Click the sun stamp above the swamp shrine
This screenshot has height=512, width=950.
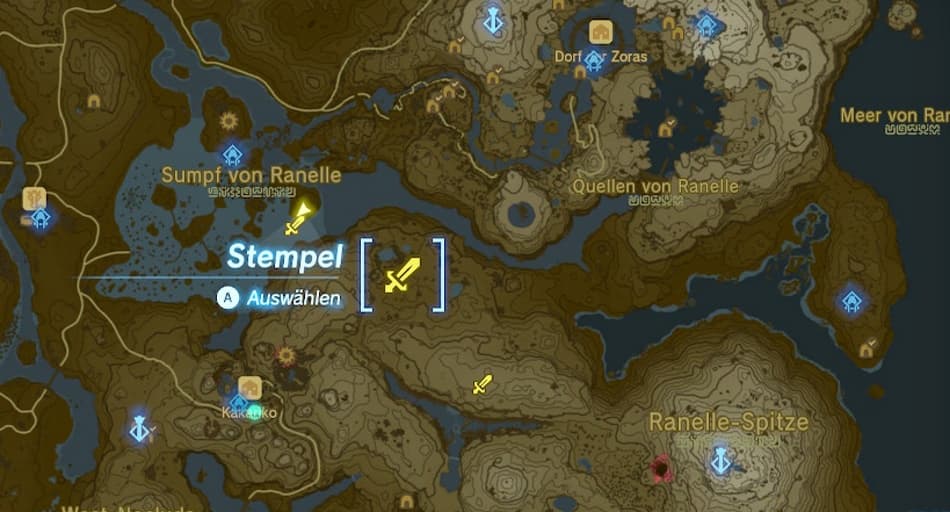coord(228,122)
